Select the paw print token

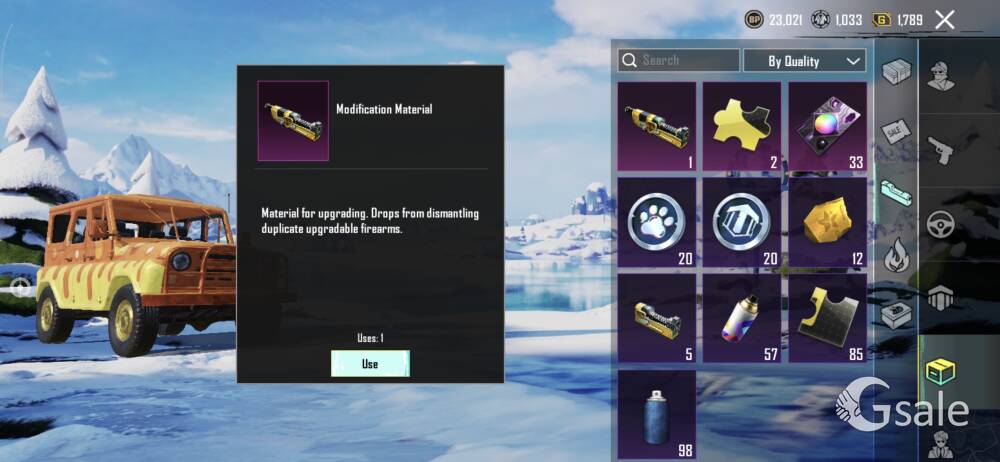point(657,222)
